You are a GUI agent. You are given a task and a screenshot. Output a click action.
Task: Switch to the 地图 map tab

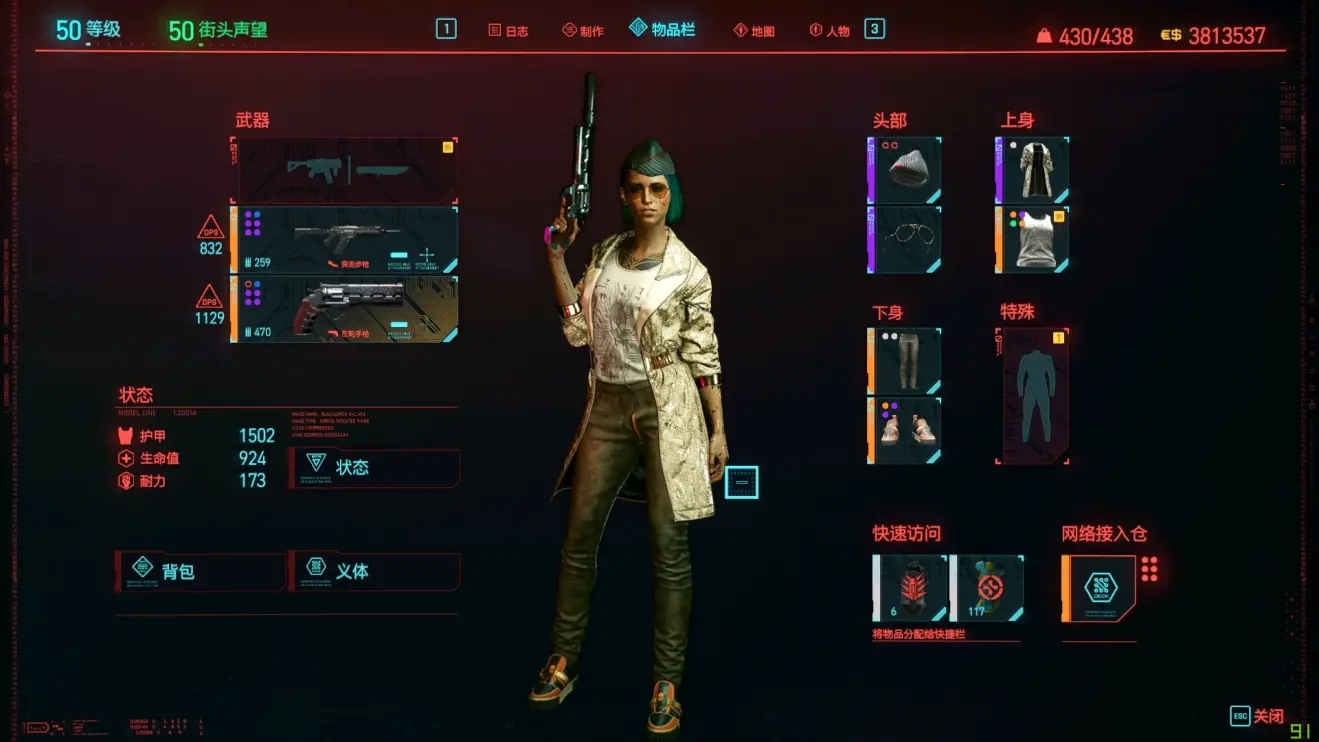pos(754,30)
